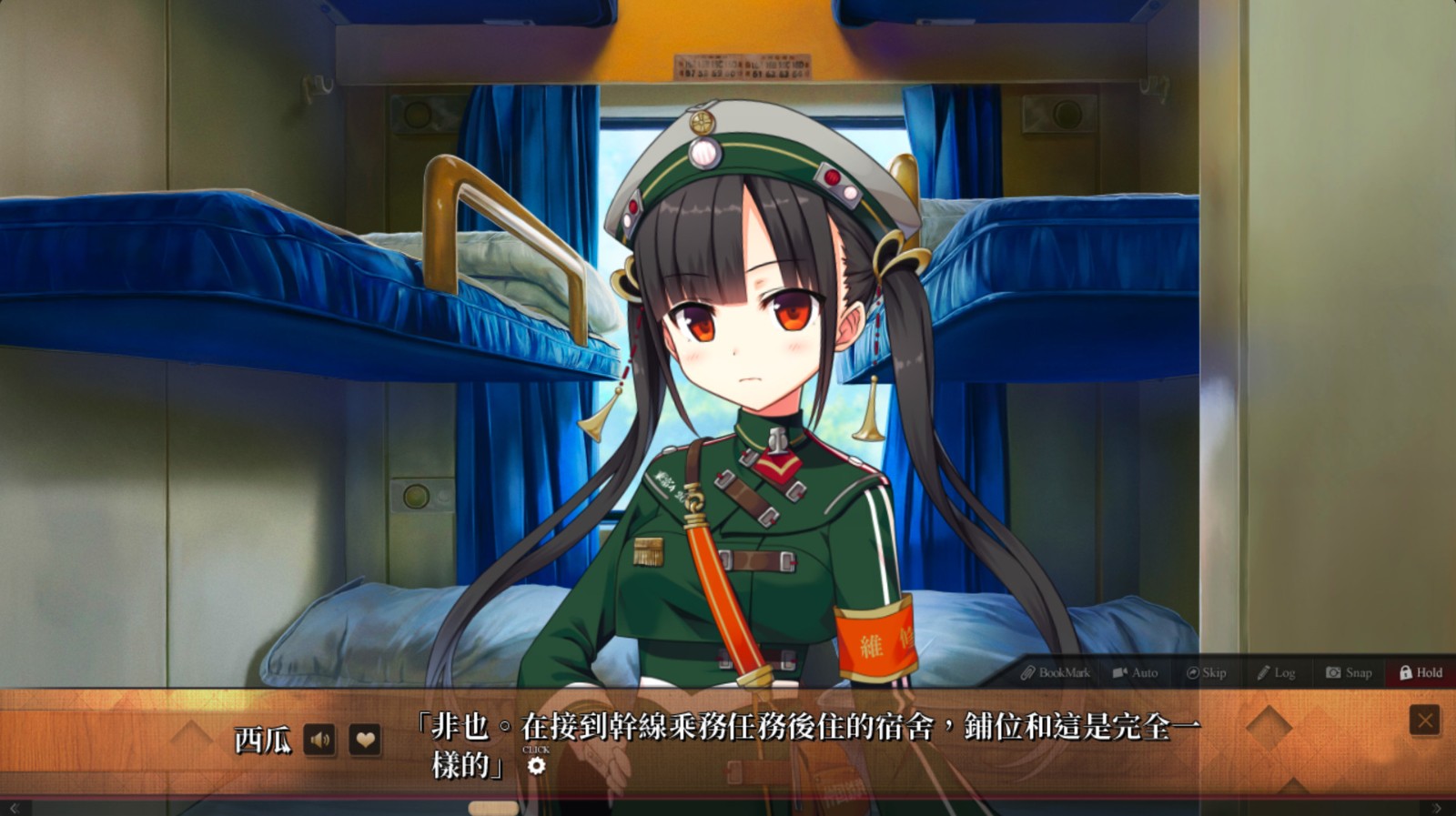Click the left arrow at the bottom edge
The image size is (1456, 816).
[x=15, y=808]
